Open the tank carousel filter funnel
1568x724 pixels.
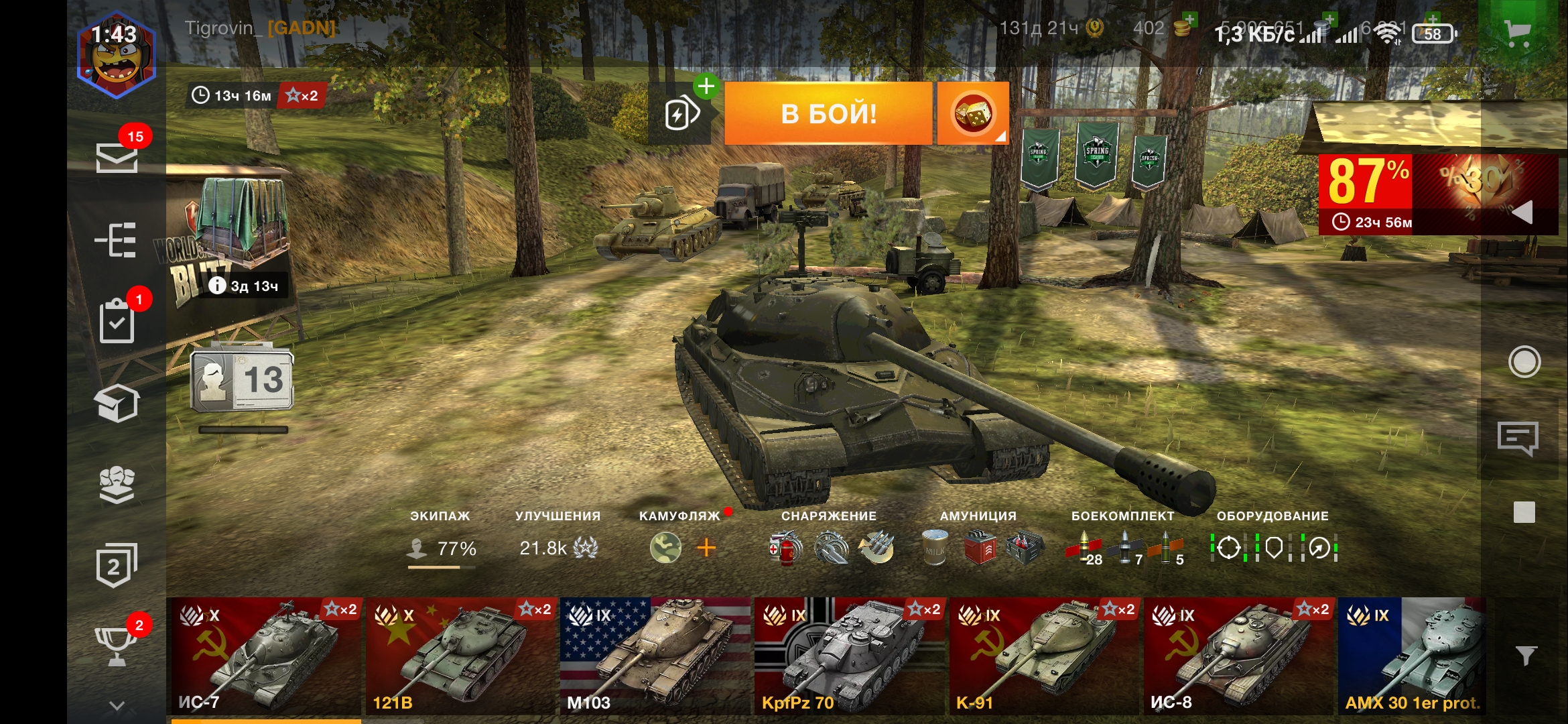pyautogui.click(x=1526, y=655)
